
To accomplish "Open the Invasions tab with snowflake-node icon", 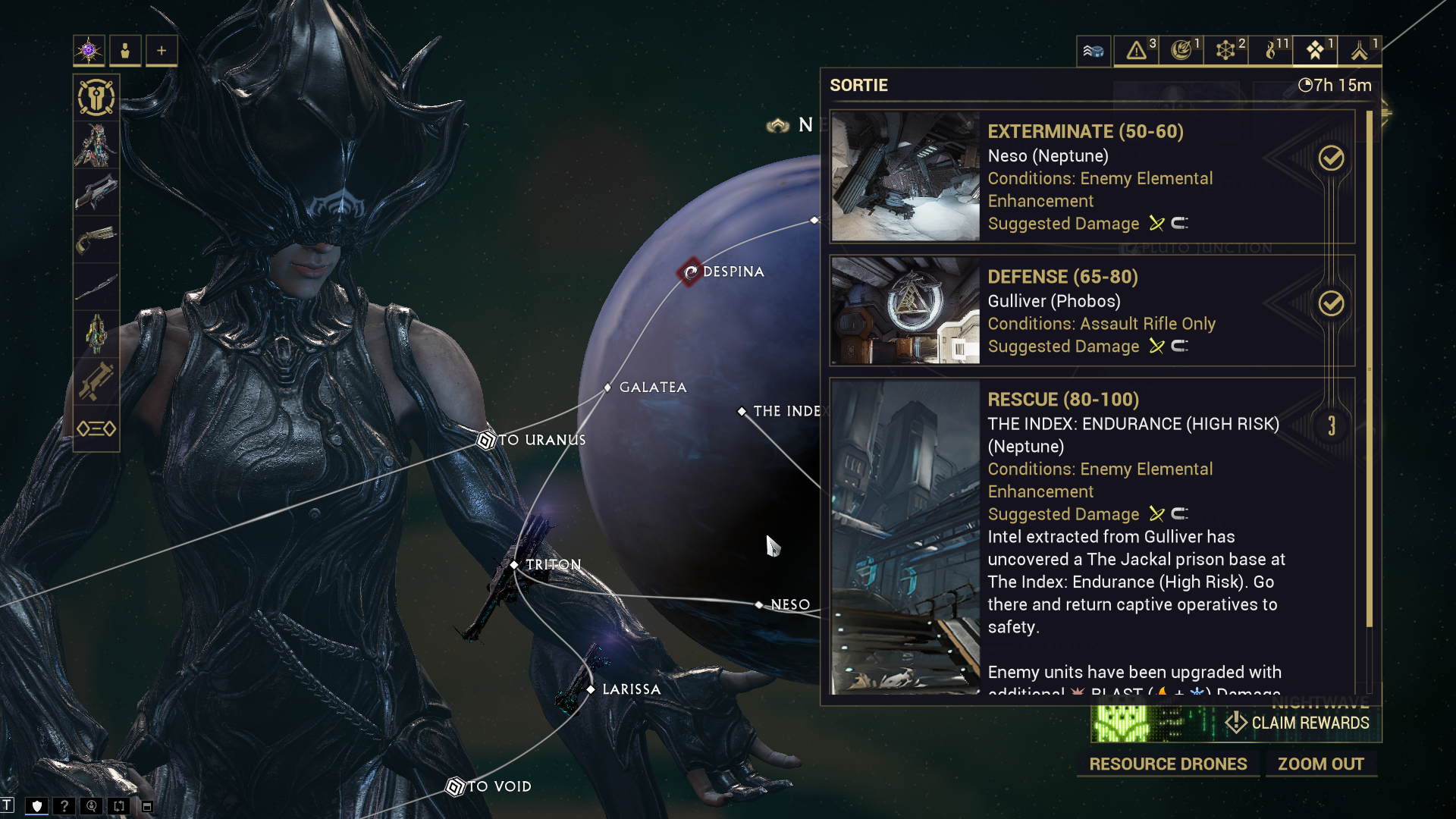I will [x=1225, y=51].
